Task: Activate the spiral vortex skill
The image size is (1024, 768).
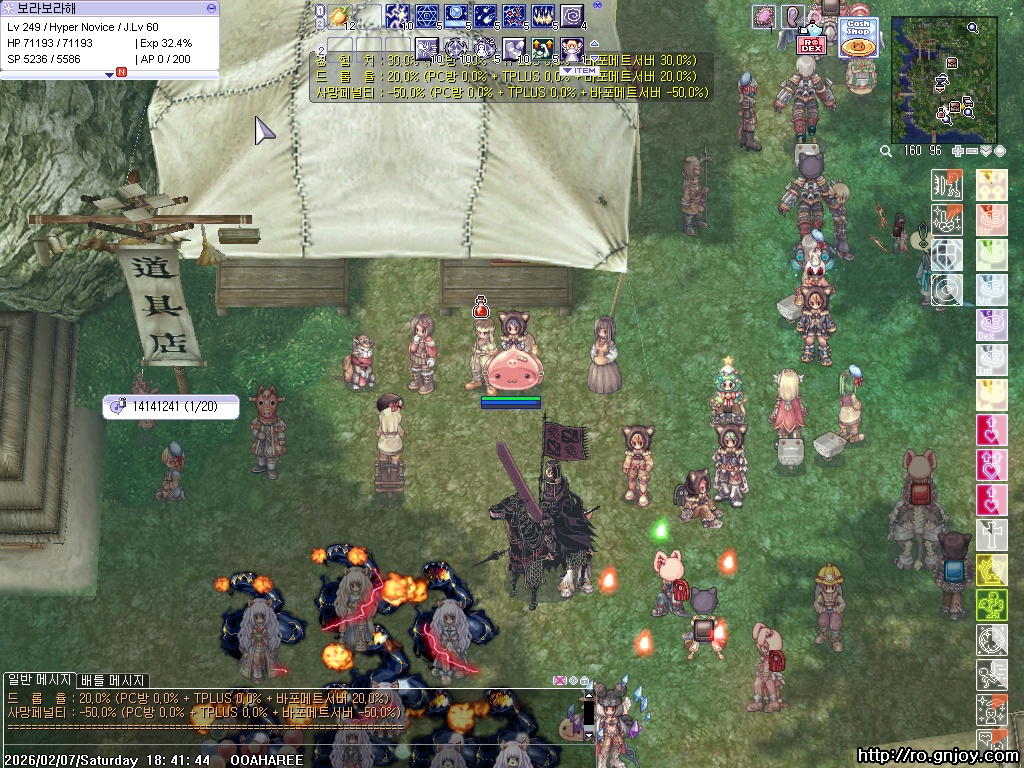Action: [x=572, y=16]
